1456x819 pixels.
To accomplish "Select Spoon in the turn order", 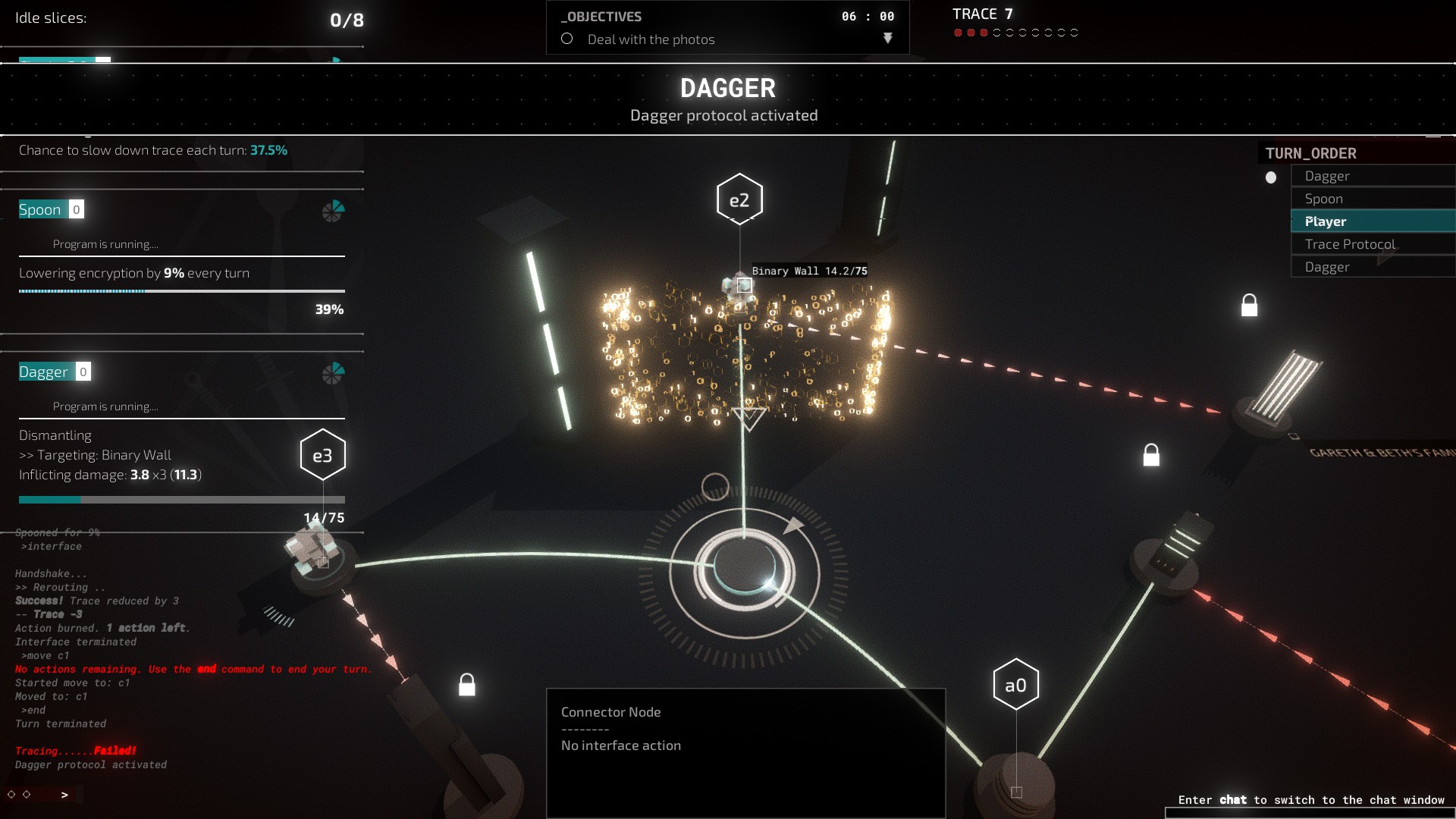I will (x=1323, y=199).
